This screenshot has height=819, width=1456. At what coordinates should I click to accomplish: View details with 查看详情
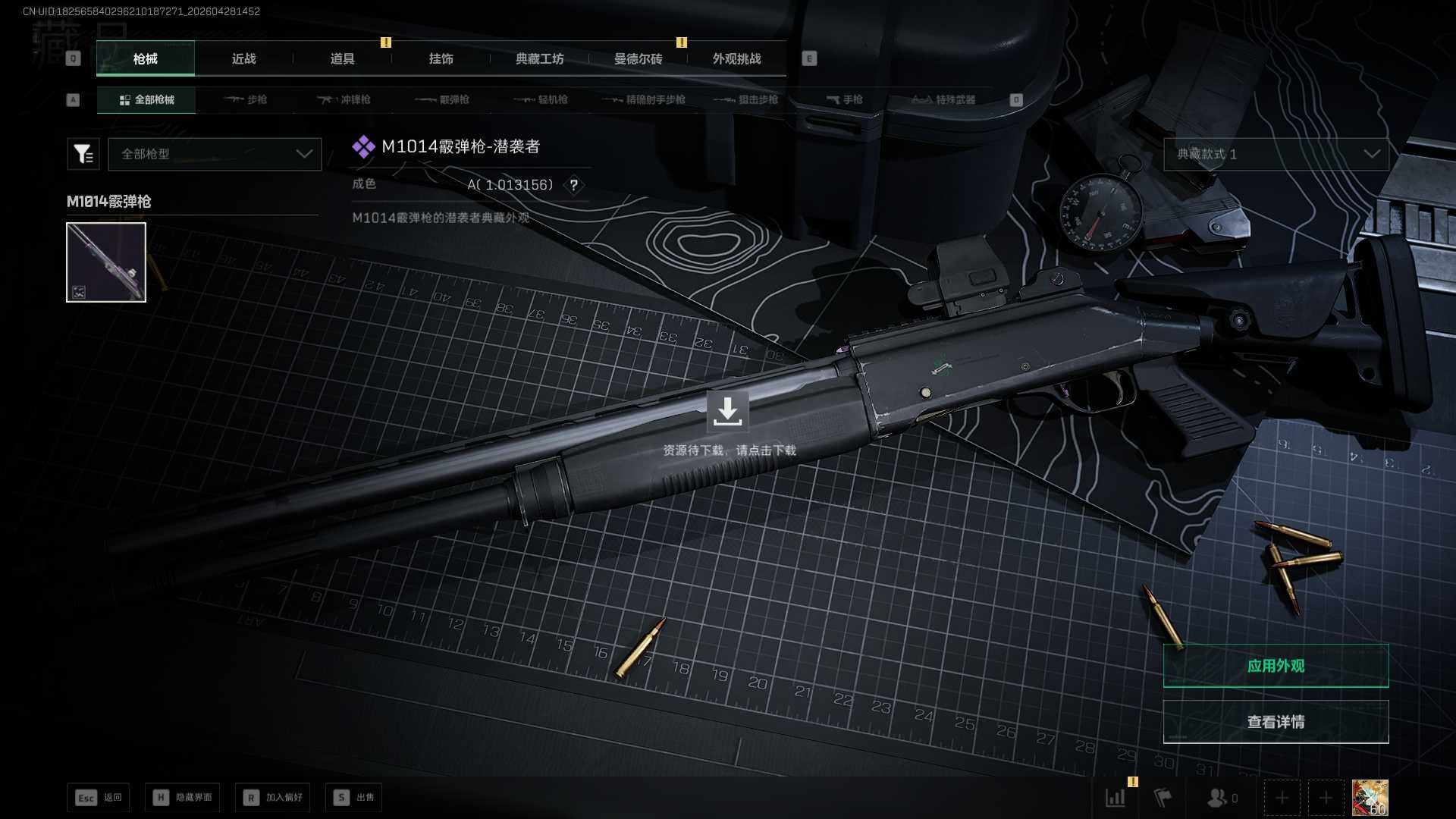1276,722
